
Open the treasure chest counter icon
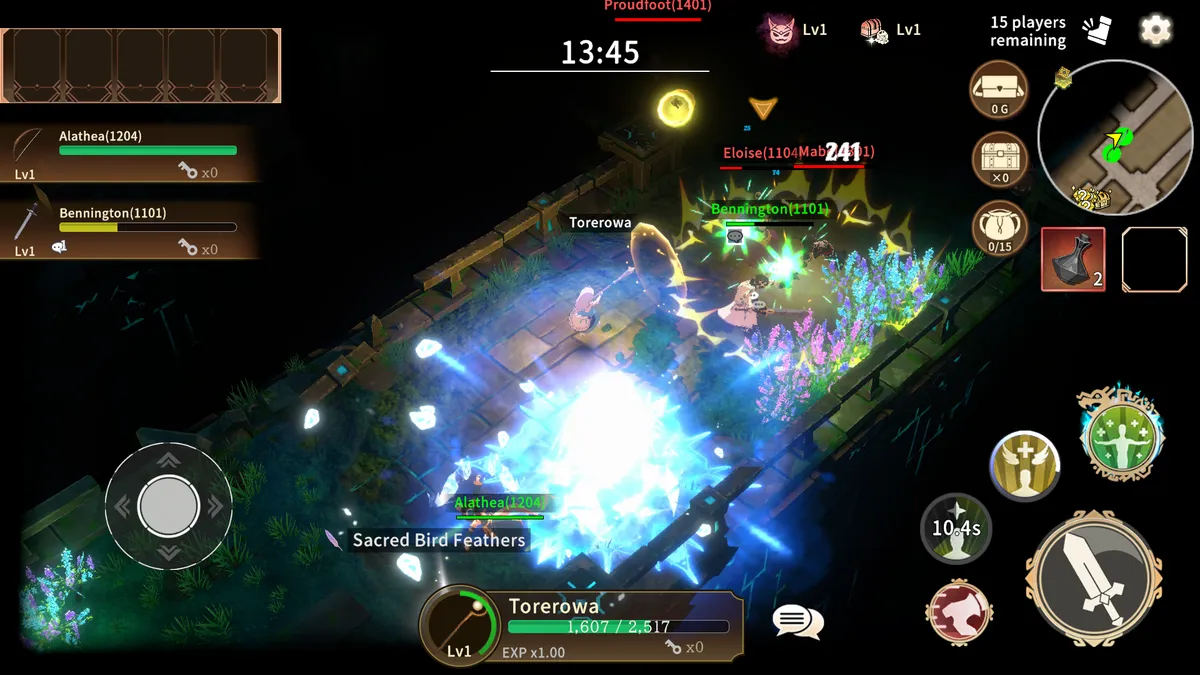click(x=999, y=160)
